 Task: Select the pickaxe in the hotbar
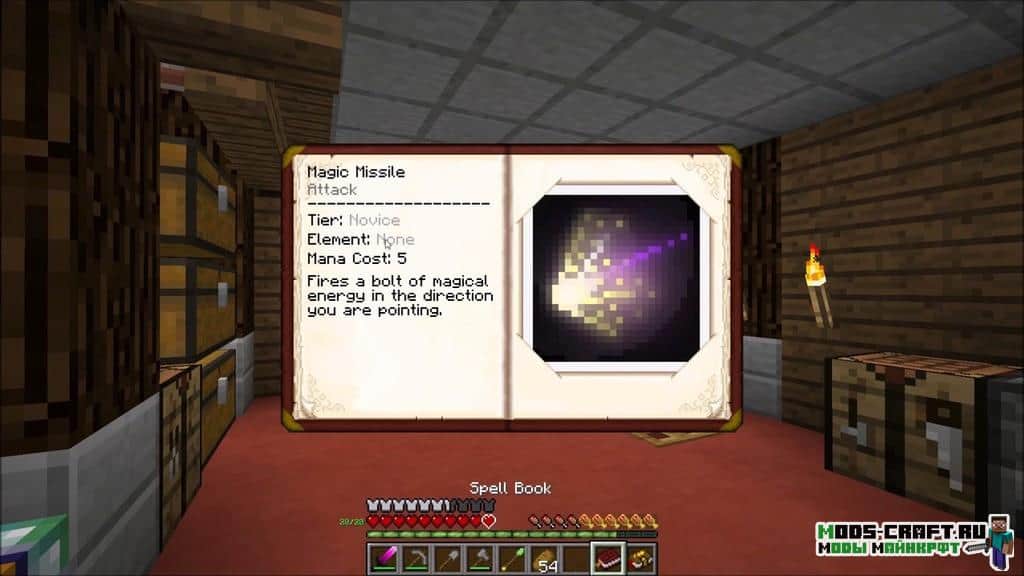coord(415,558)
